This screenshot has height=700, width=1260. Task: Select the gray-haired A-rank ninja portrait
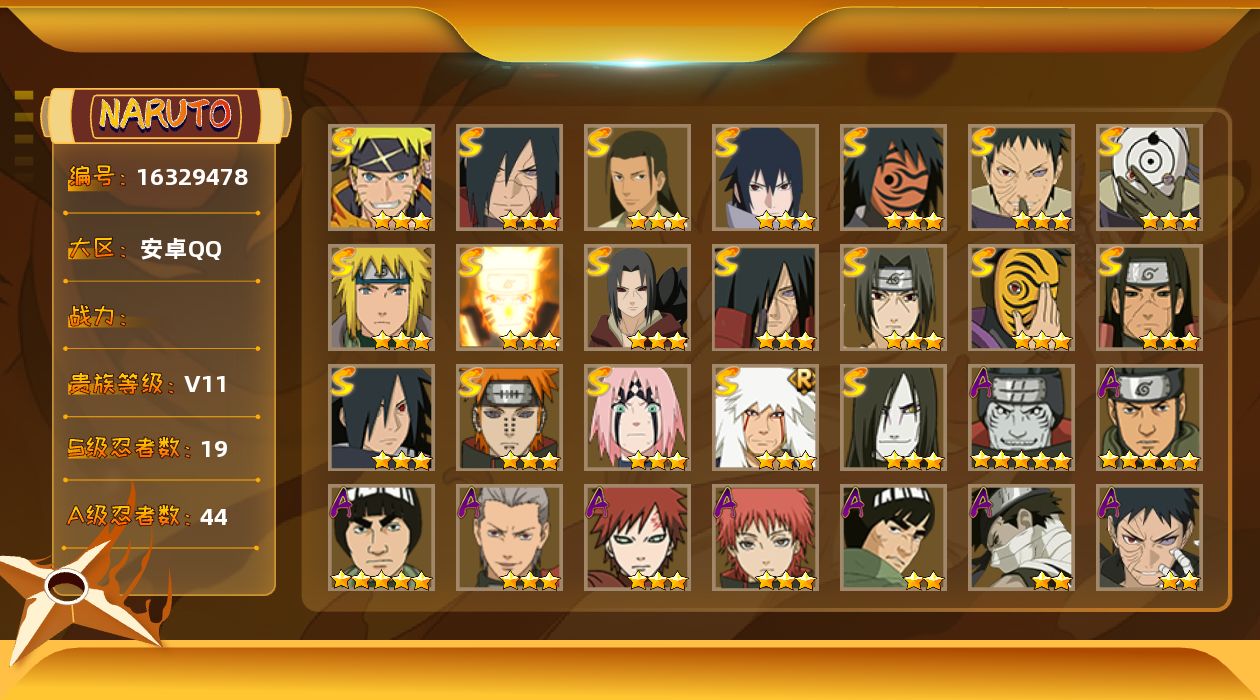[509, 538]
